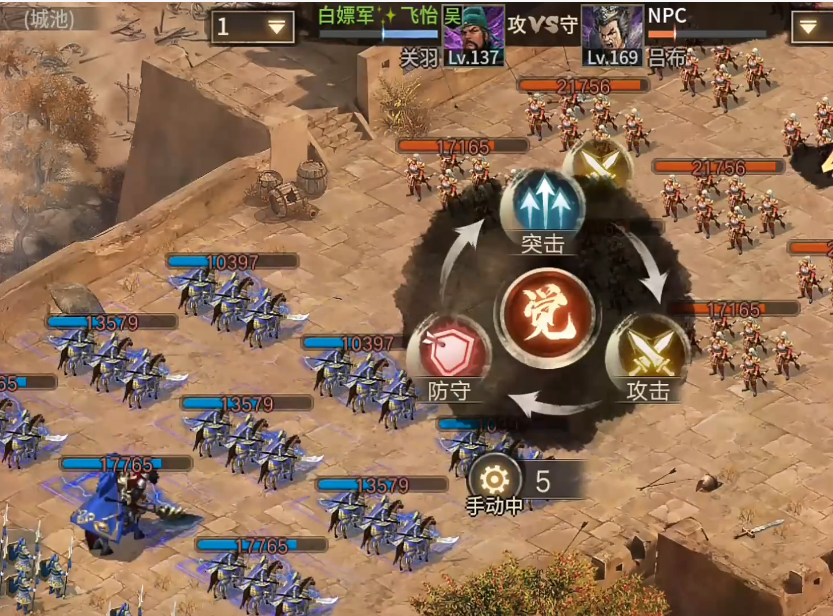Expand the top-right corner dropdown arrow
This screenshot has width=833, height=616.
811,27
